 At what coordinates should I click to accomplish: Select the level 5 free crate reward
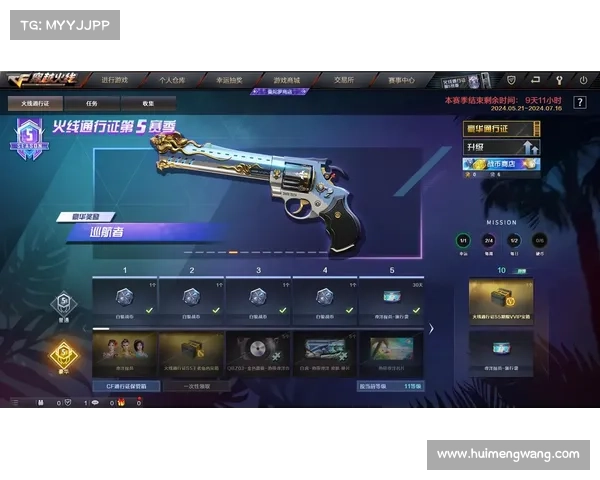point(391,298)
